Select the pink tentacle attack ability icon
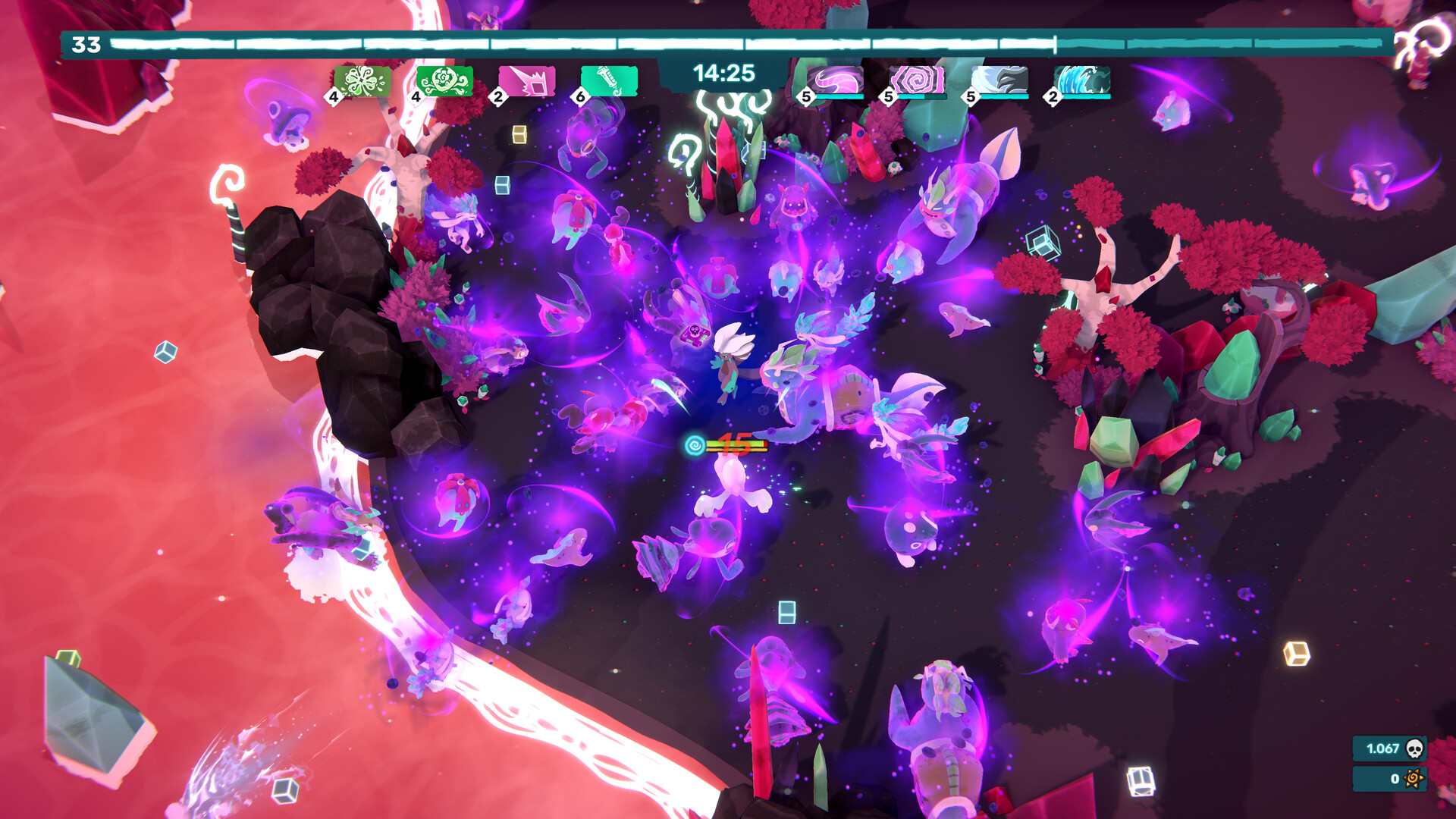This screenshot has height=819, width=1456. (x=834, y=80)
